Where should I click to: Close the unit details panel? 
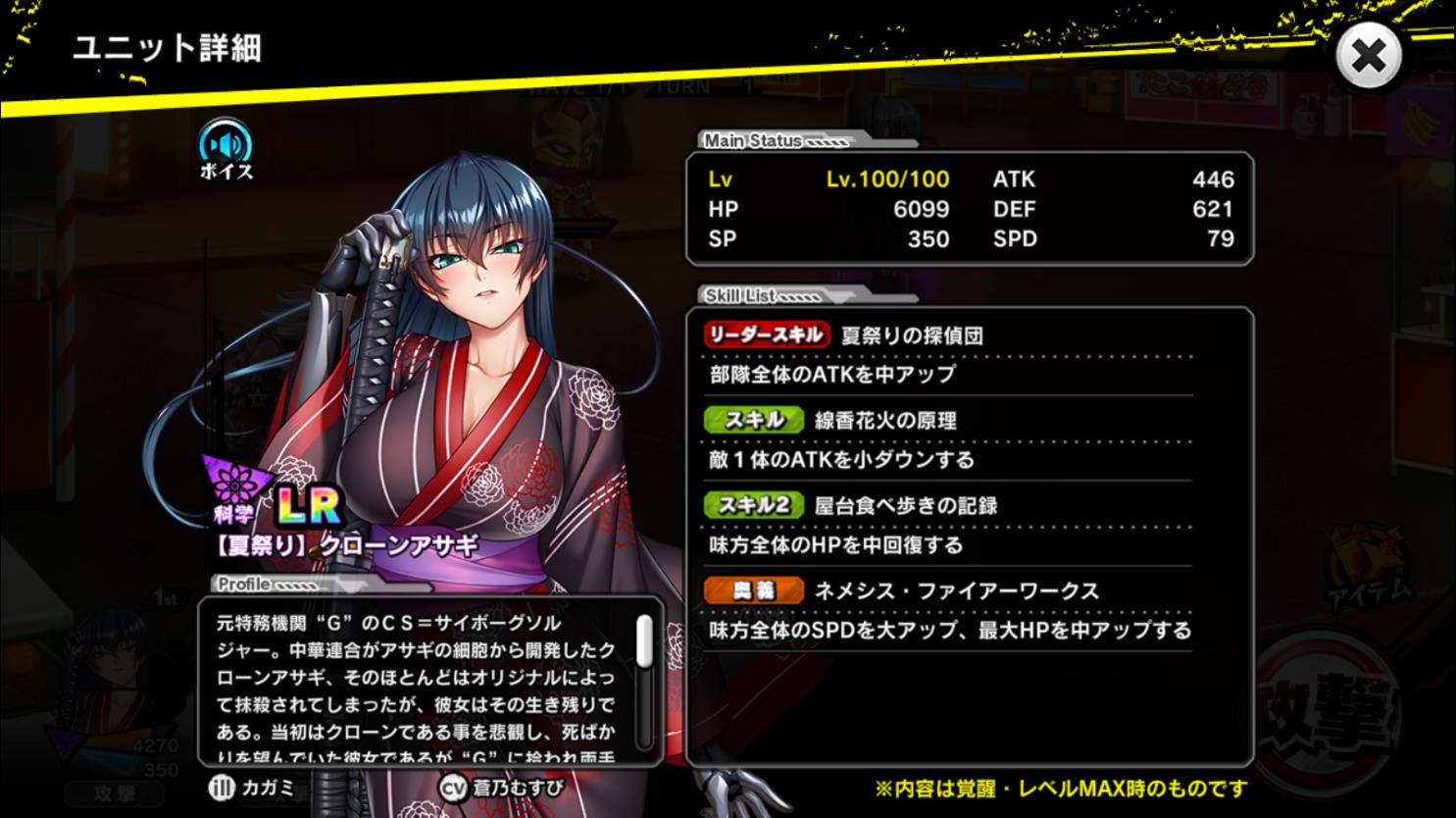(x=1368, y=56)
